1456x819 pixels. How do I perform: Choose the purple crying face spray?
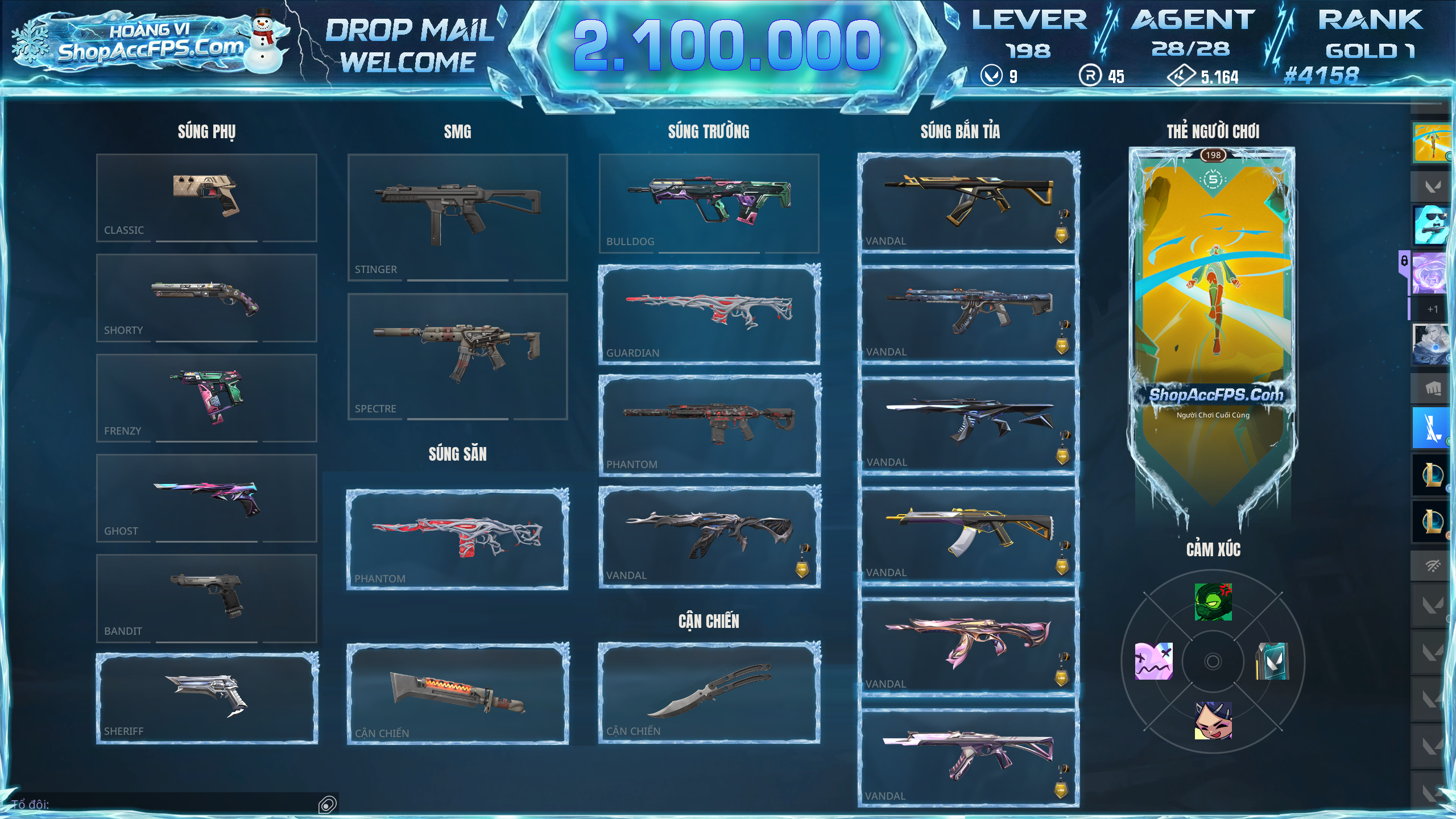point(1153,661)
